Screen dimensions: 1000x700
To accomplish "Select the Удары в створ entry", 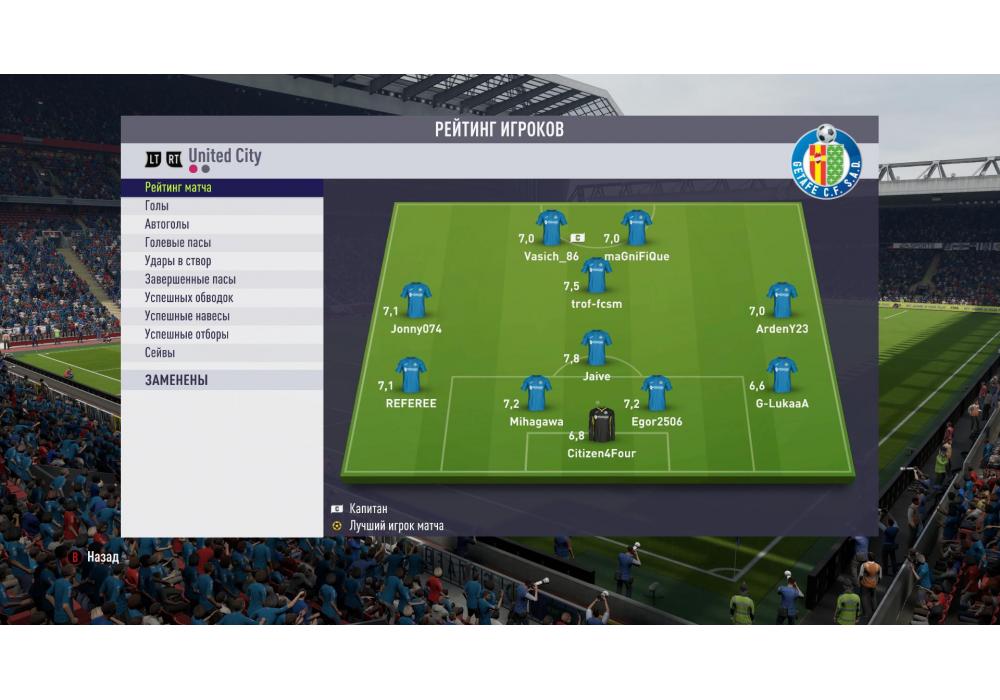I will [x=222, y=261].
